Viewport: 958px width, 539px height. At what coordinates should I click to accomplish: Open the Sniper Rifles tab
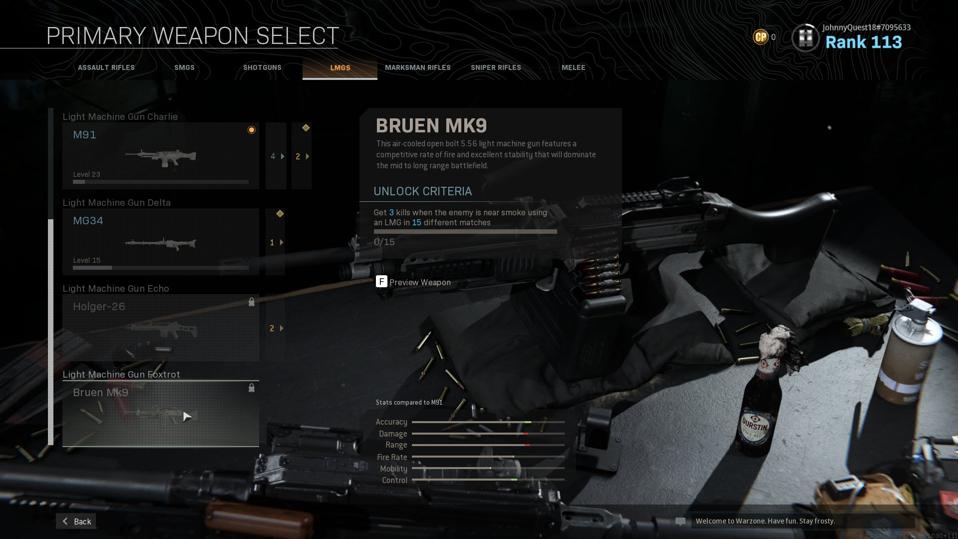[x=496, y=68]
